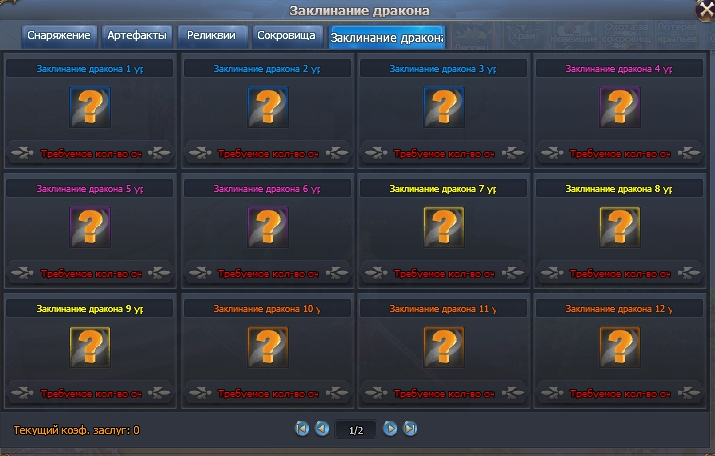Pick Заклинание дракона 11 orange icon
715x456 pixels.
coord(443,346)
